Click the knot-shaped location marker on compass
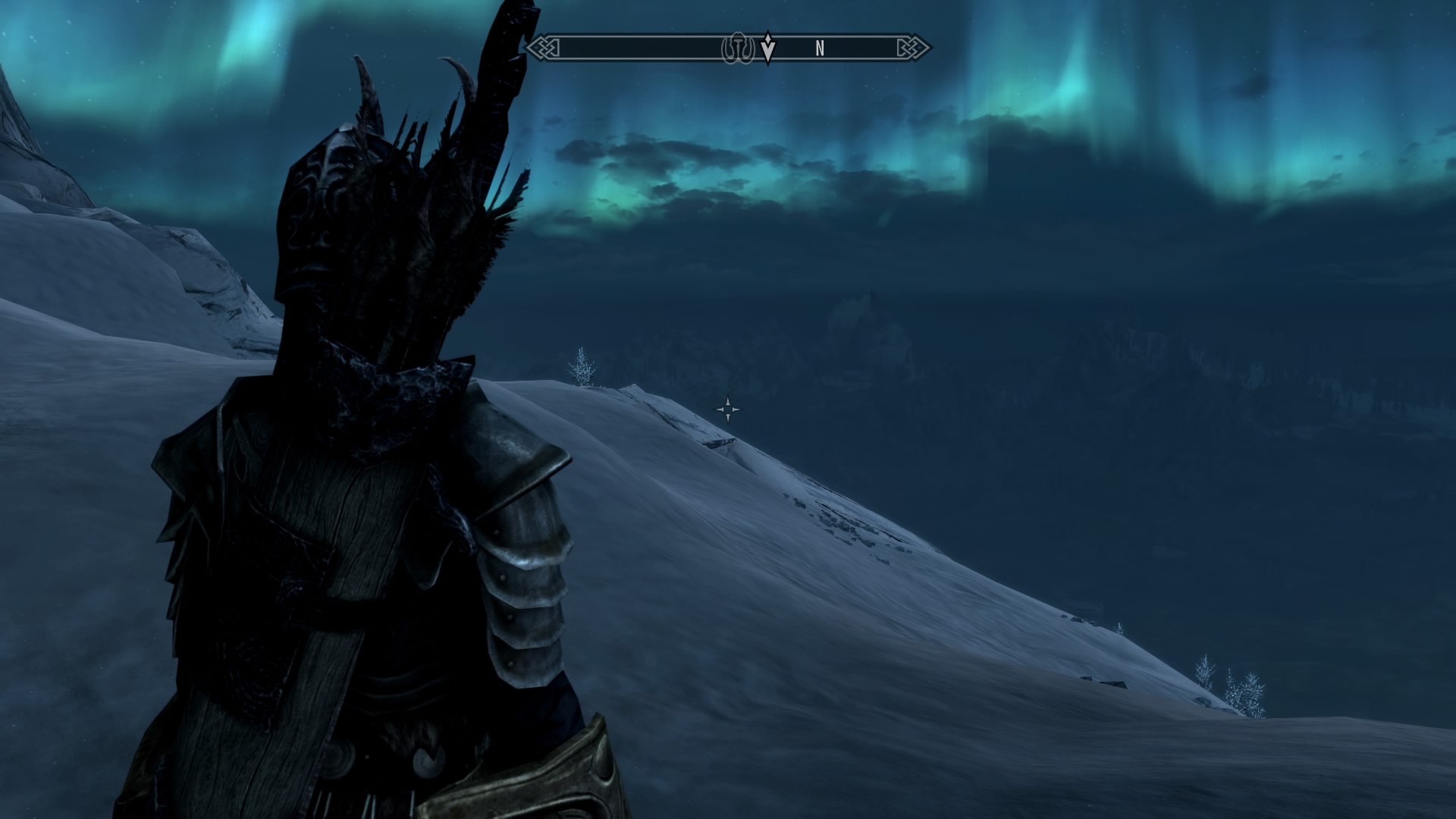Screen dimensions: 1456x819 (736, 49)
